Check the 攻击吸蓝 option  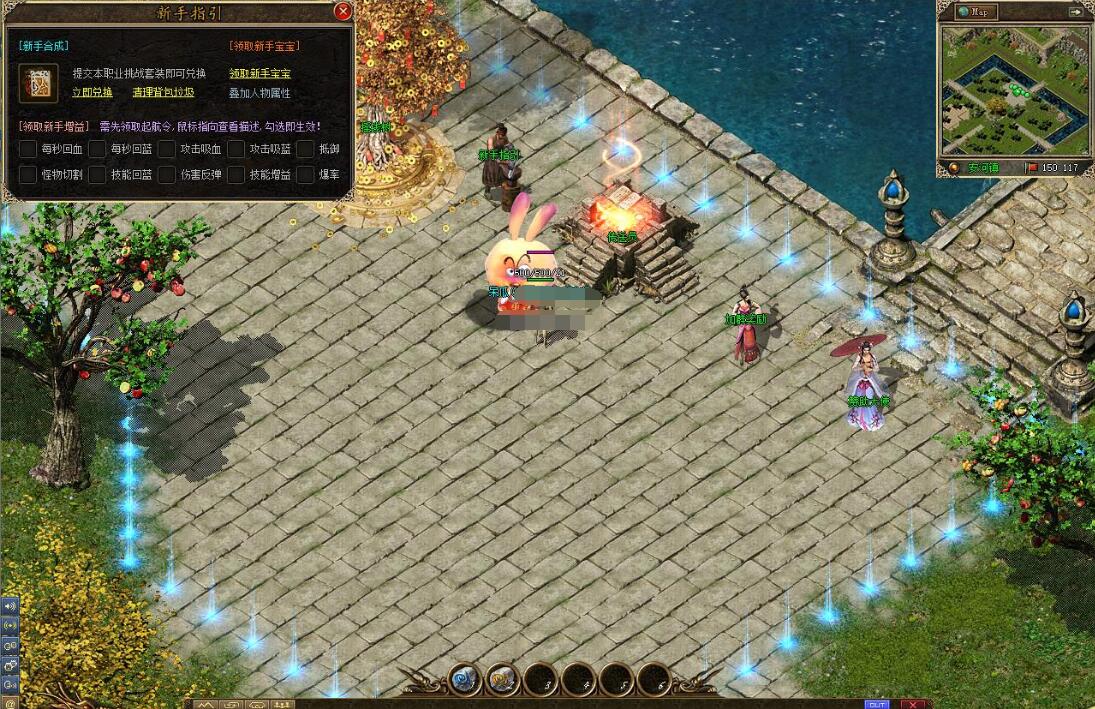(x=236, y=149)
